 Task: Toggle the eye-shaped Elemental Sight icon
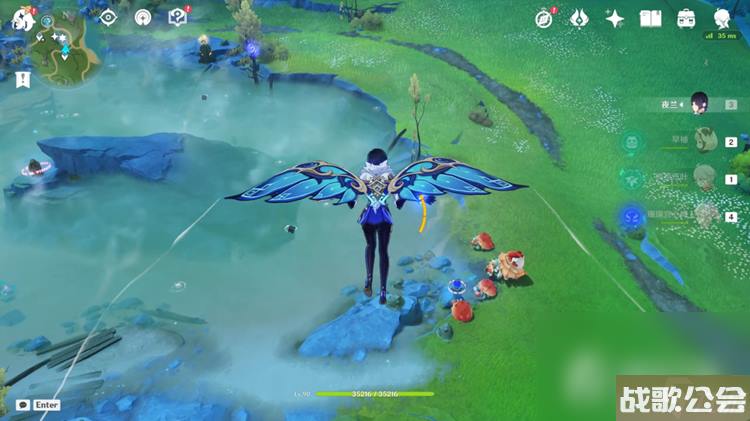pos(109,17)
